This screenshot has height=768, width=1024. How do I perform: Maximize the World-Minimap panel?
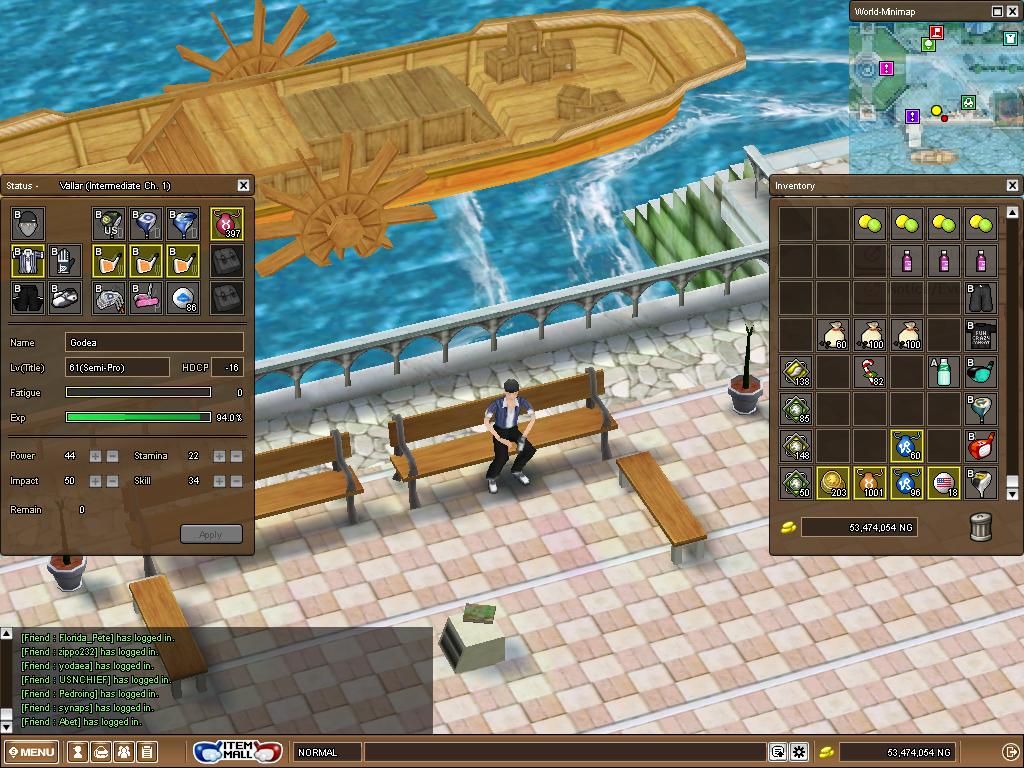tap(997, 11)
